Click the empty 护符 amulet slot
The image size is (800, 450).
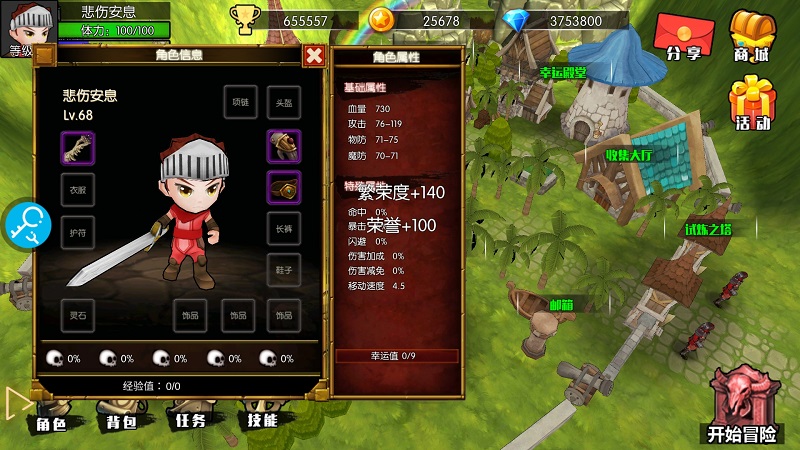(77, 230)
